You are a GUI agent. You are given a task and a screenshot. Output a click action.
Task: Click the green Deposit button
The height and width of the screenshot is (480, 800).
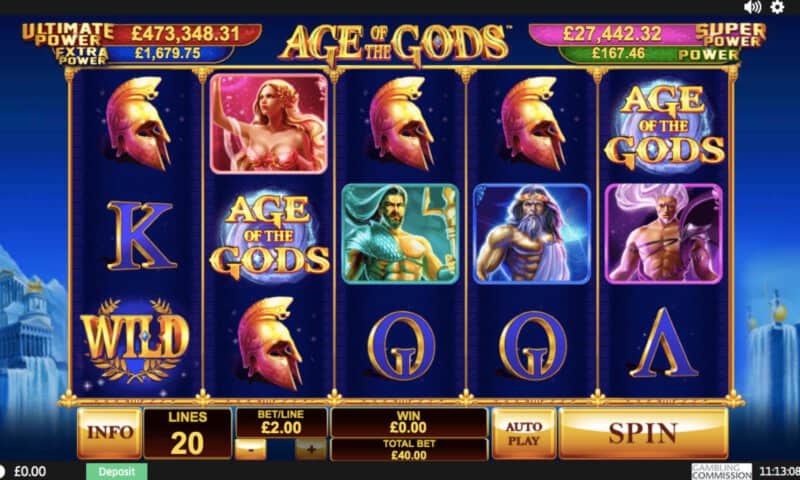116,471
